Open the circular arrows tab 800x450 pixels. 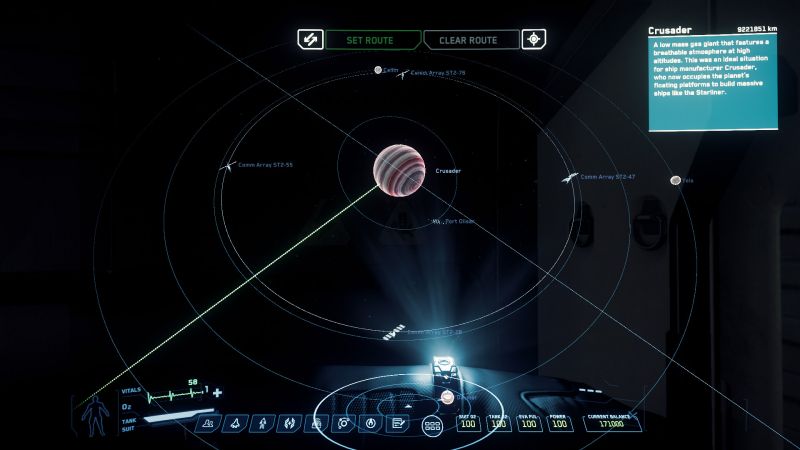pos(287,424)
